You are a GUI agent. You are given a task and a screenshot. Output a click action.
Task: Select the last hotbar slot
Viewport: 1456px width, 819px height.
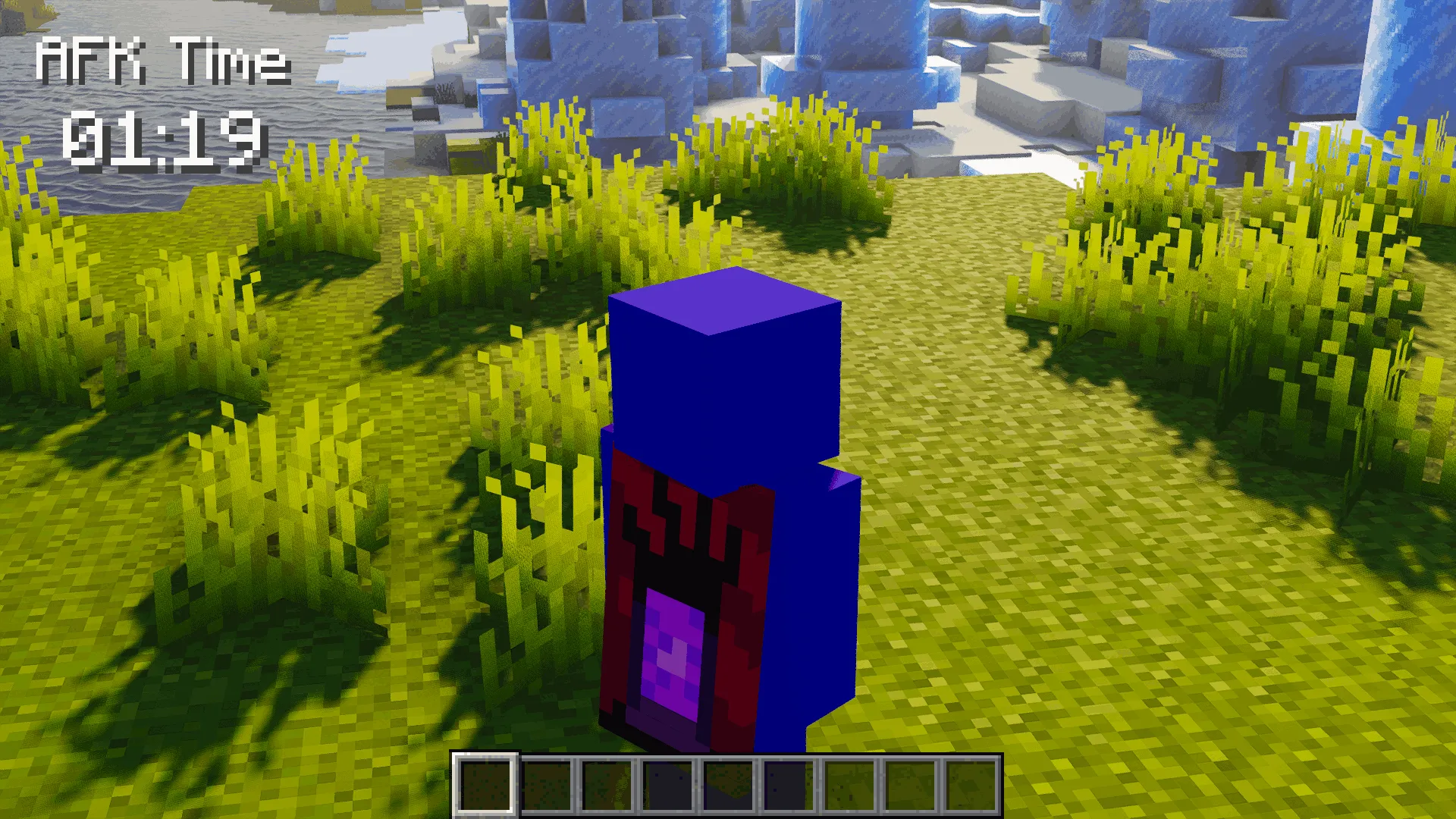[x=971, y=785]
